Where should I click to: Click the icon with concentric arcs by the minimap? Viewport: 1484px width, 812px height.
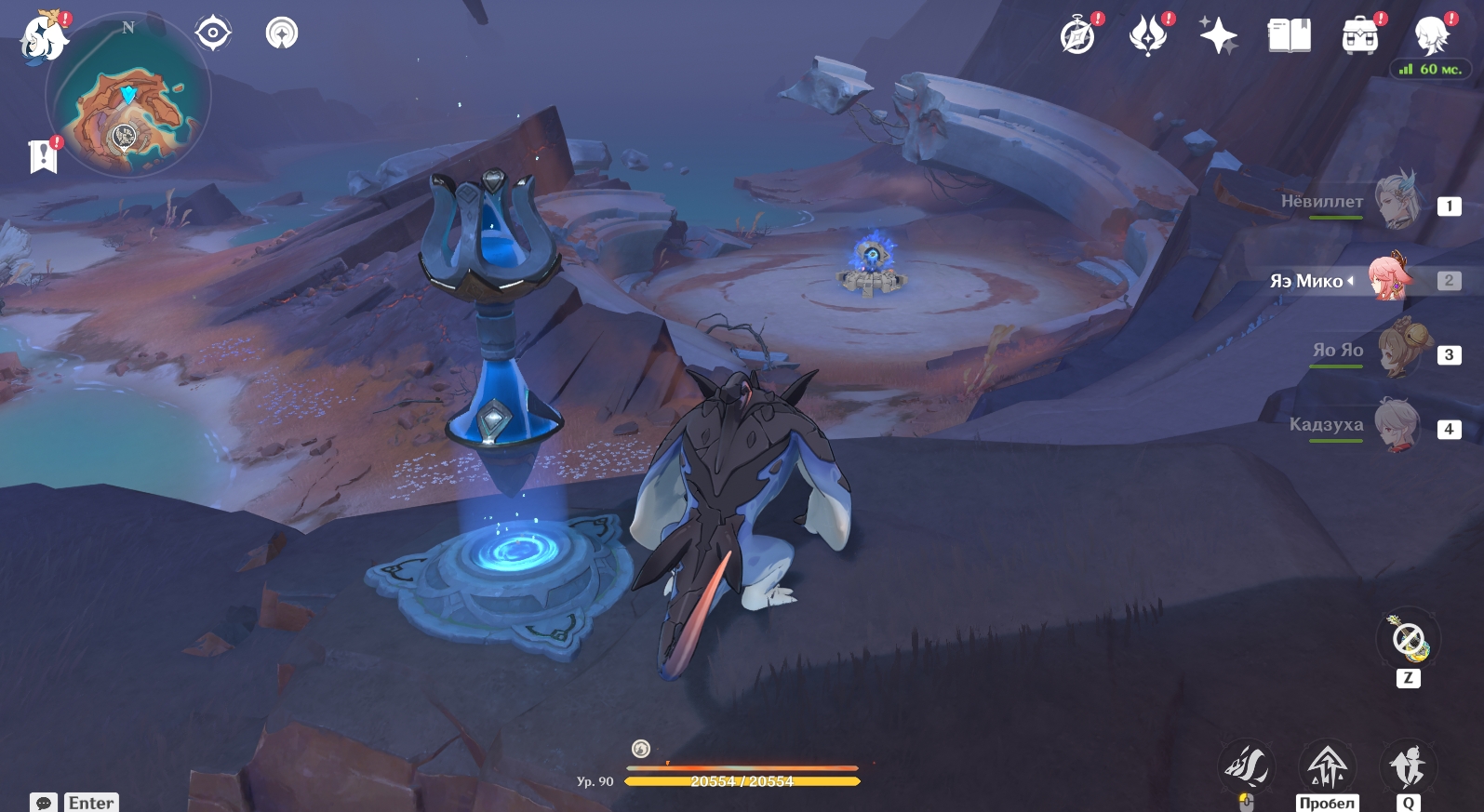point(282,33)
